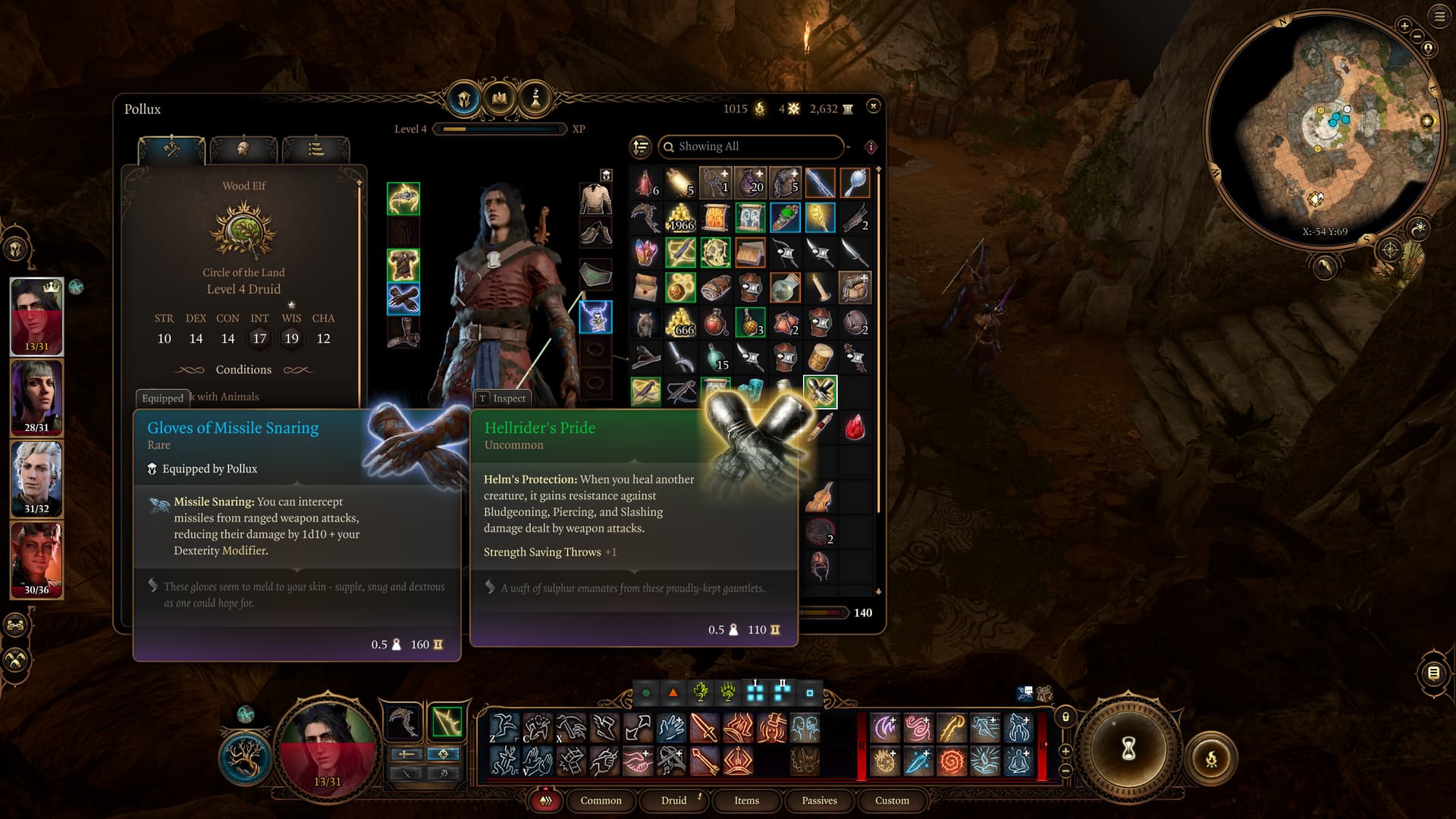
Task: Select the 1966 gold pile stack
Action: tap(680, 218)
